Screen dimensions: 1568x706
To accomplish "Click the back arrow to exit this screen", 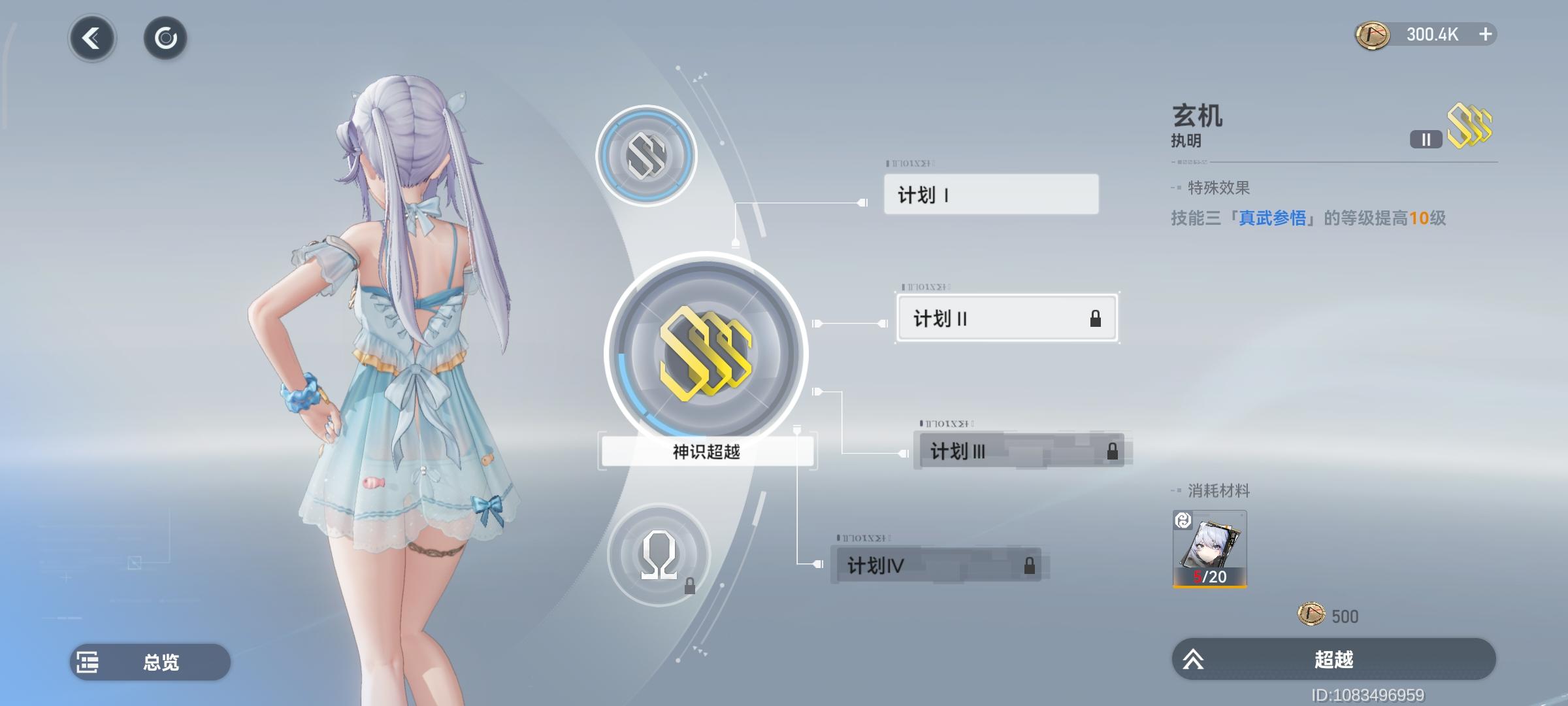I will (x=91, y=38).
